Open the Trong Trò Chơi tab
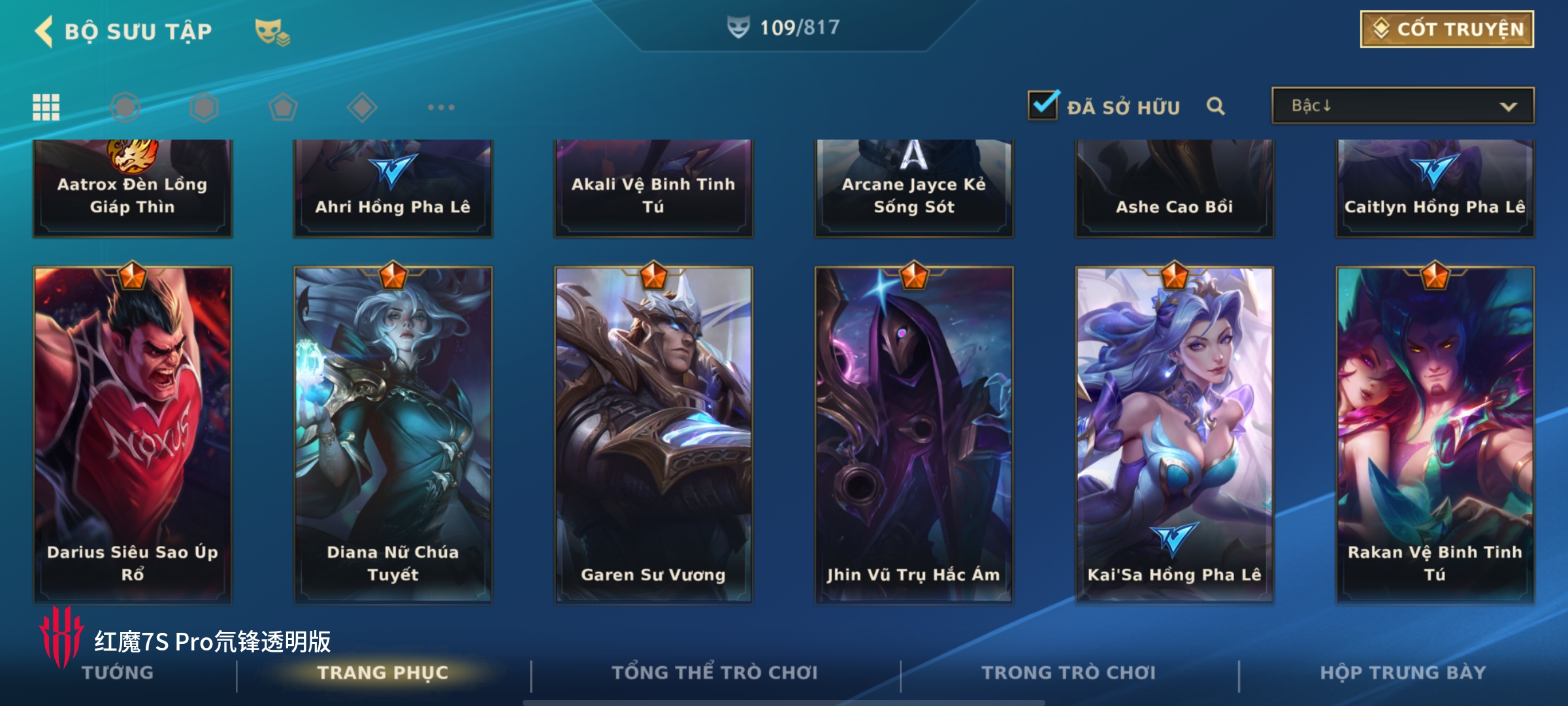1568x706 pixels. coord(1068,673)
